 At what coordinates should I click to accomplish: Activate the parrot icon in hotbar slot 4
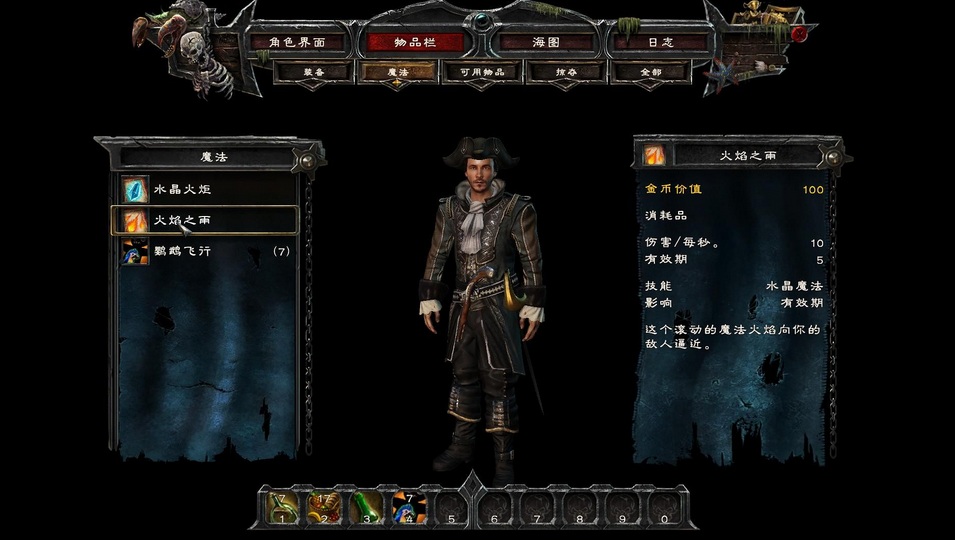point(409,507)
